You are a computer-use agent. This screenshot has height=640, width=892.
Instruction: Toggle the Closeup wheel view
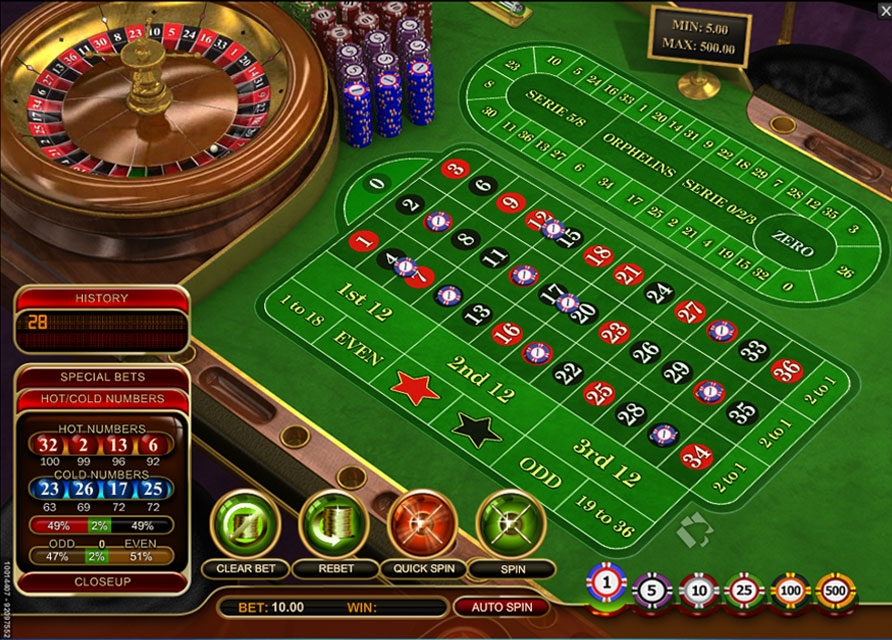coord(102,581)
